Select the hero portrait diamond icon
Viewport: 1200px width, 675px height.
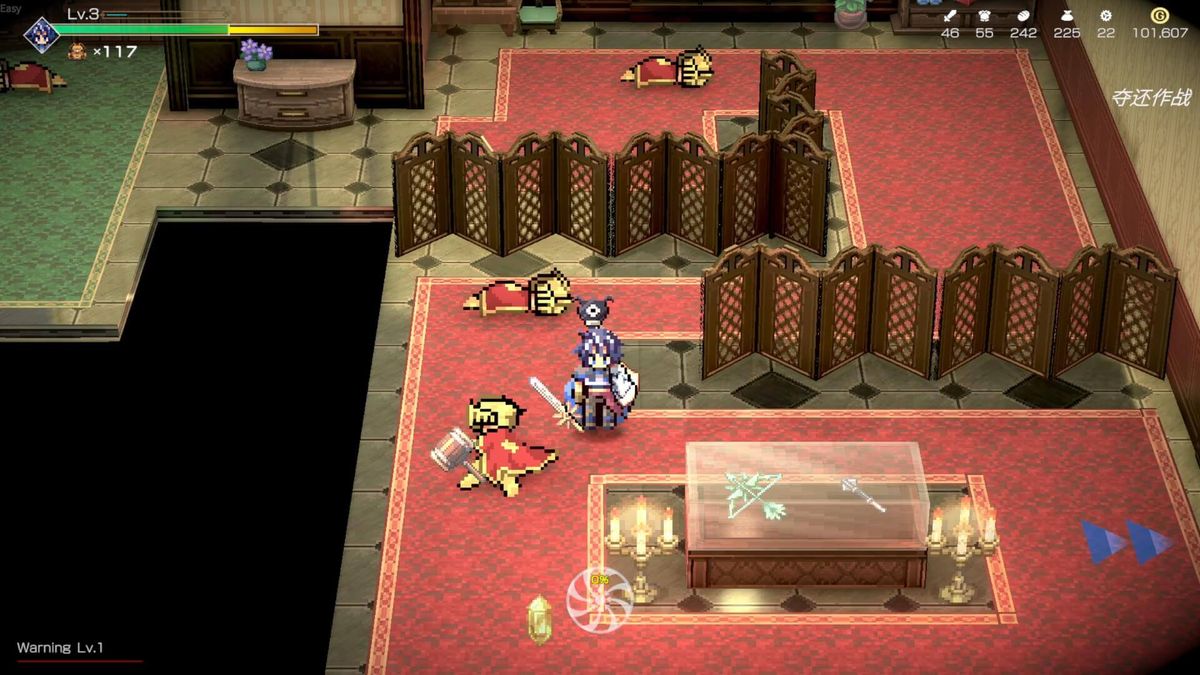(x=42, y=34)
